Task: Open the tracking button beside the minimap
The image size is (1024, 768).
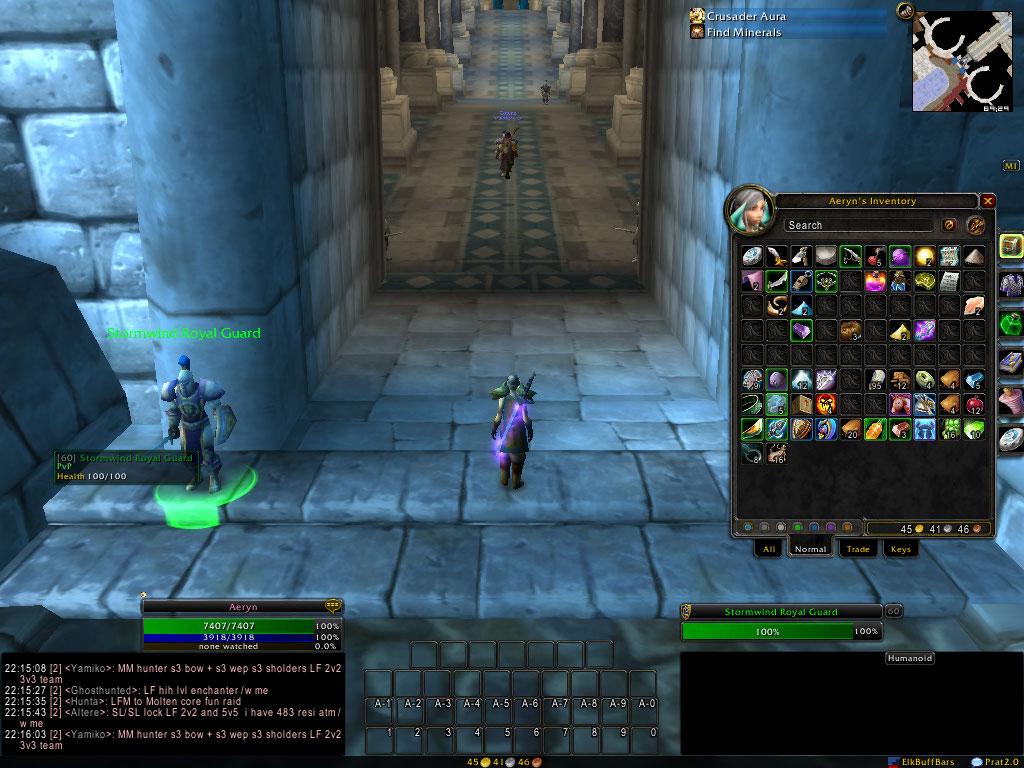Action: point(906,12)
